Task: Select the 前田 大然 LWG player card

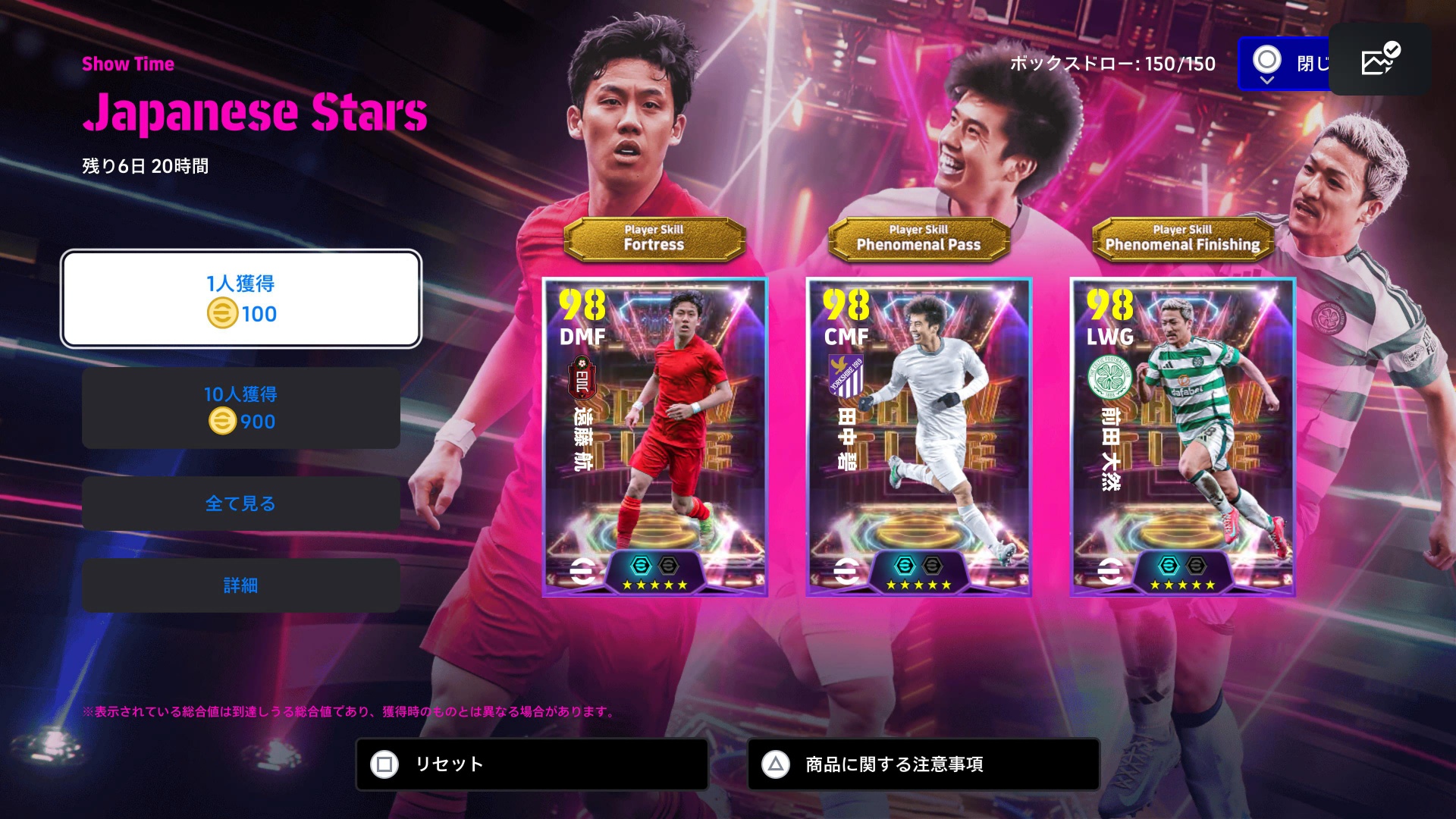Action: [1182, 437]
